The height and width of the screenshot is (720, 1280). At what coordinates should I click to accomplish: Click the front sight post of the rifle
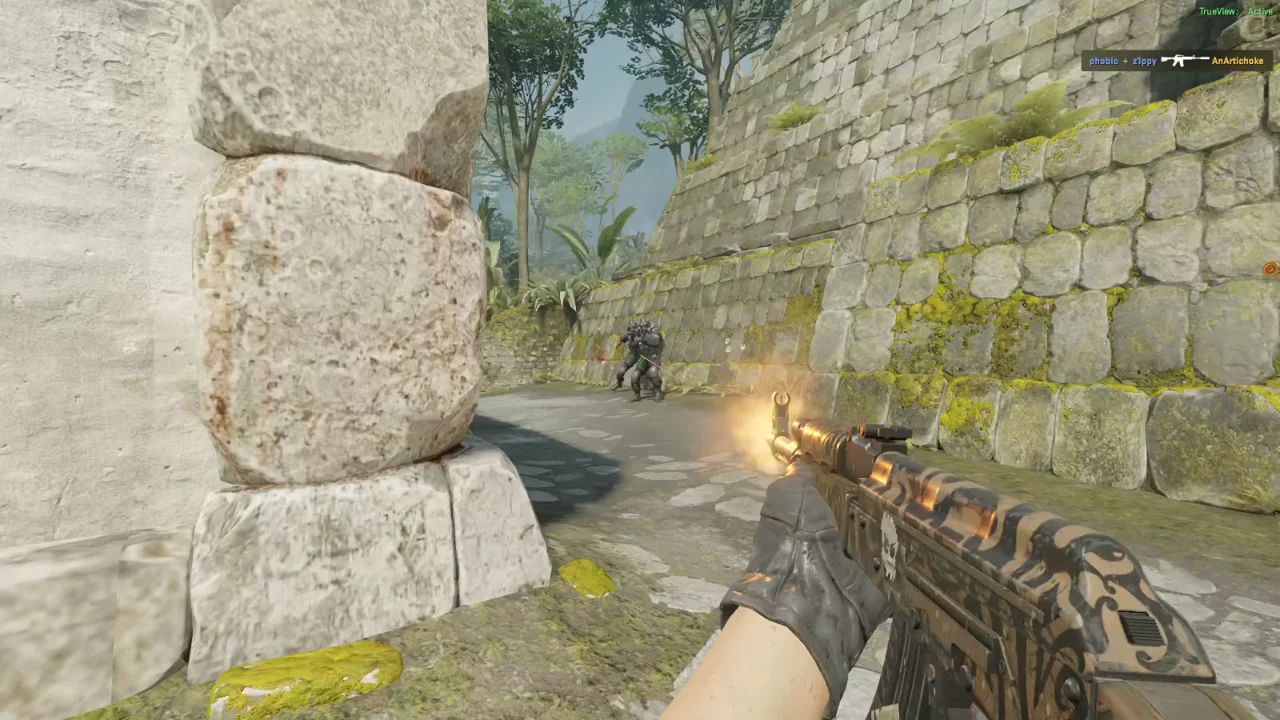point(782,402)
